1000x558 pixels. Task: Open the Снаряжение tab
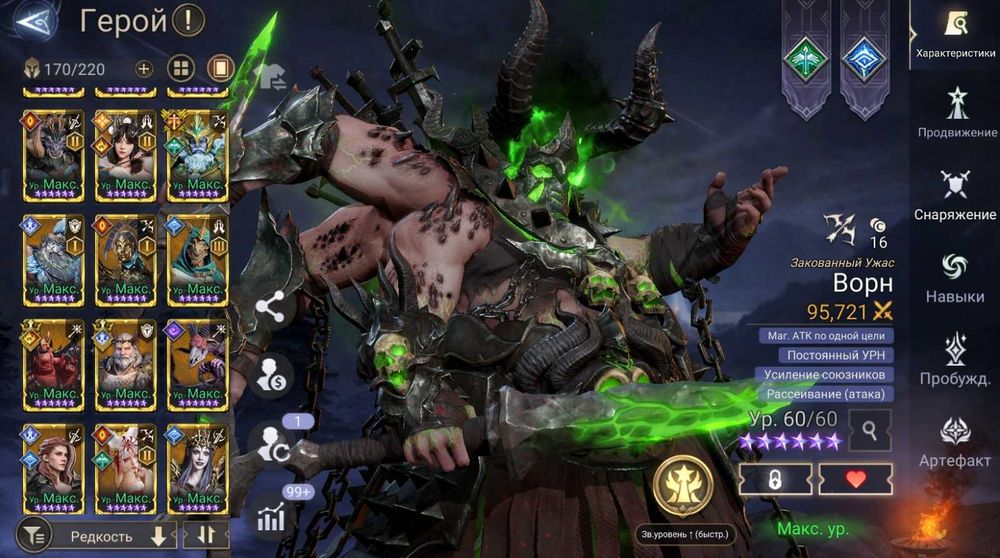(x=955, y=195)
